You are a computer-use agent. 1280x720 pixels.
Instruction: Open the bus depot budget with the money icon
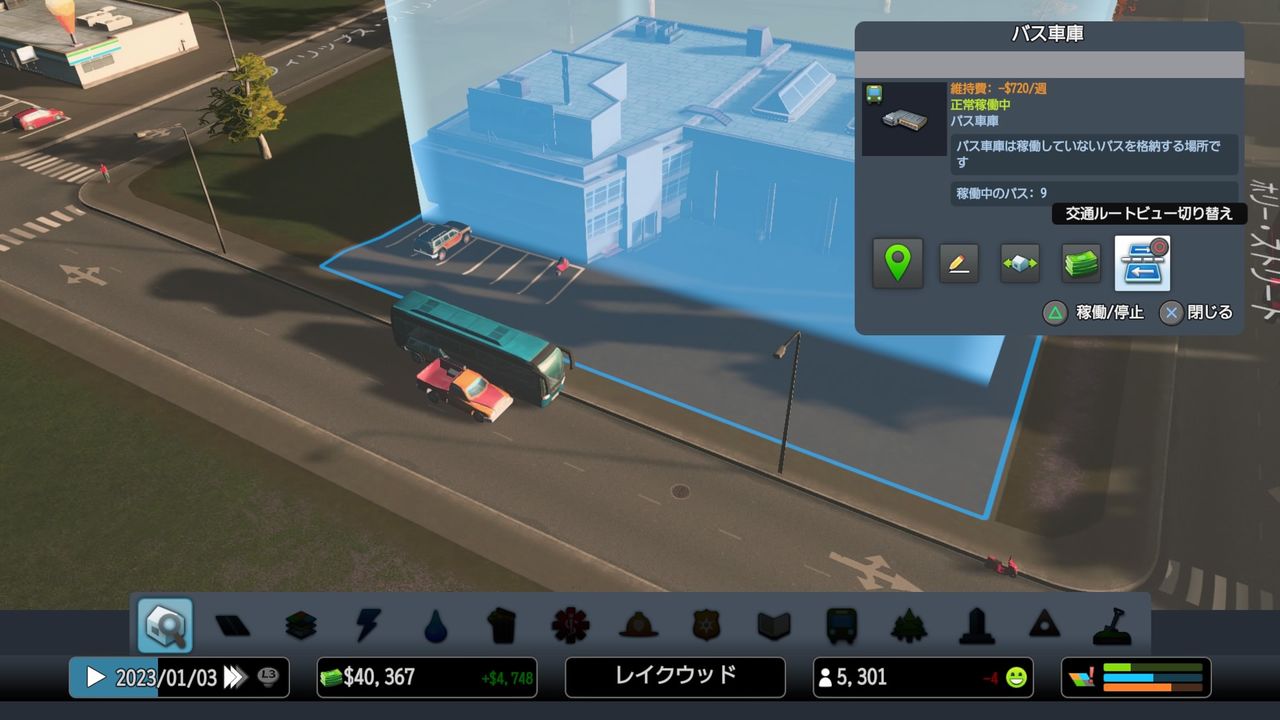point(1080,262)
